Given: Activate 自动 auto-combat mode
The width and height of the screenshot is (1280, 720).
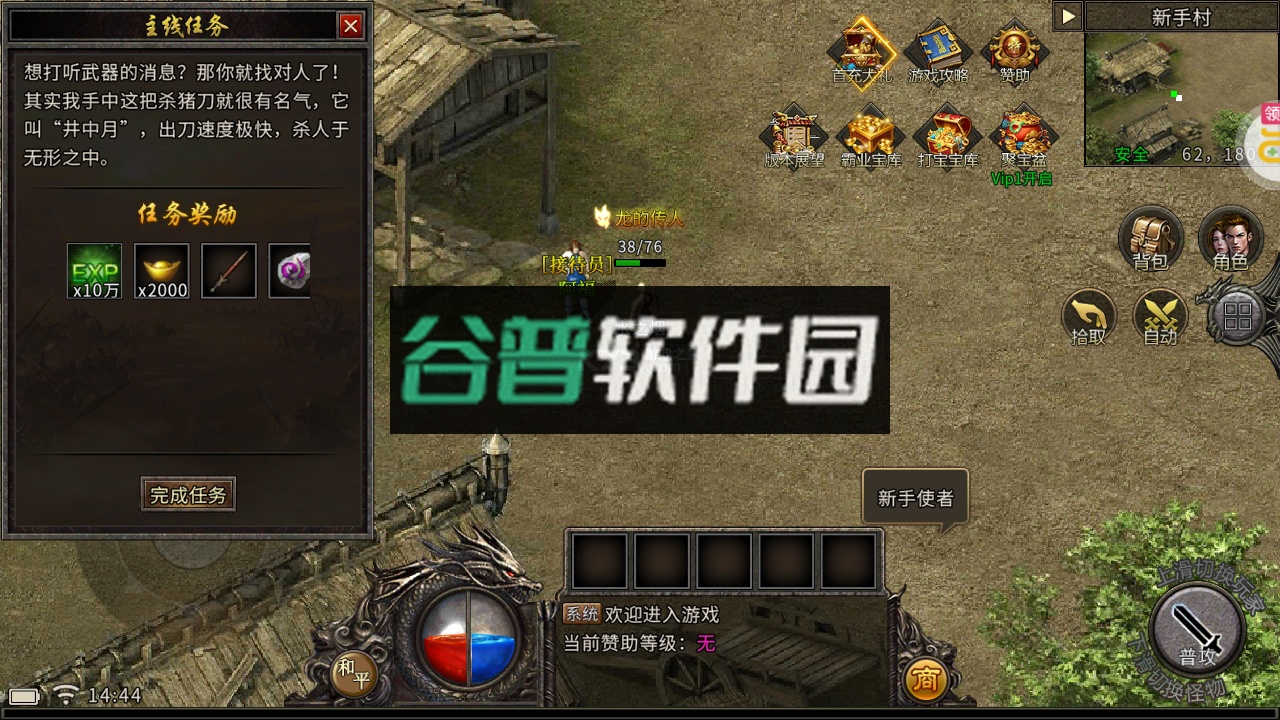Looking at the screenshot, I should pyautogui.click(x=1161, y=320).
